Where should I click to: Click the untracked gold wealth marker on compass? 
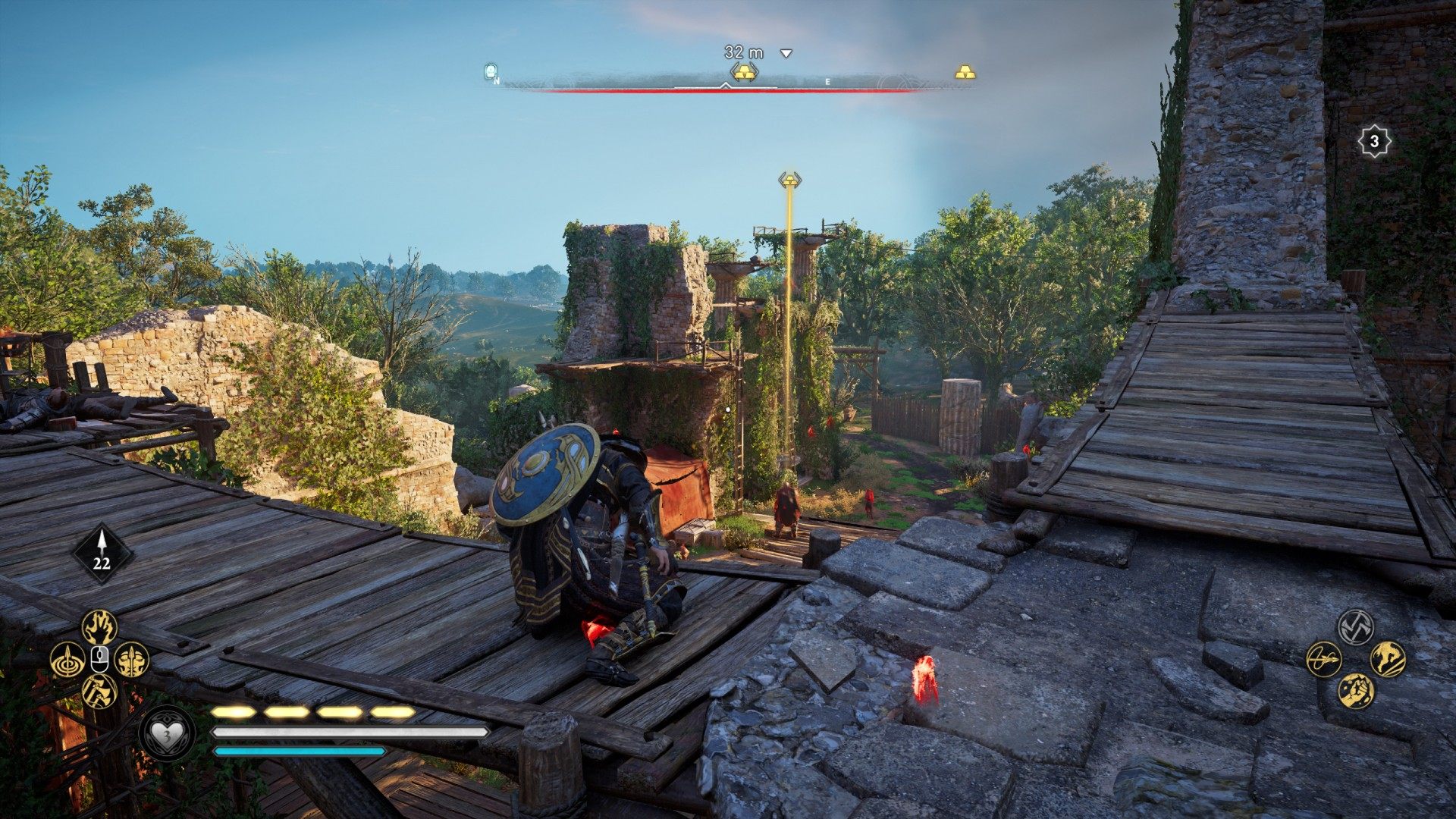(x=965, y=73)
